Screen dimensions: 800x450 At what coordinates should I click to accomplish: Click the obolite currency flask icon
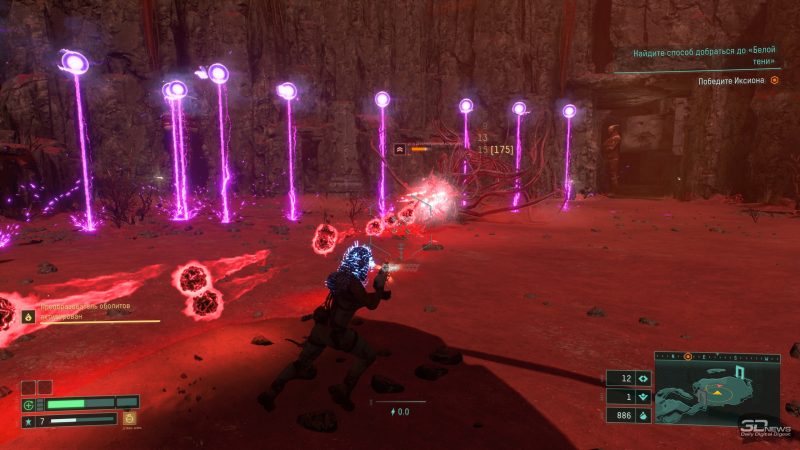click(643, 414)
